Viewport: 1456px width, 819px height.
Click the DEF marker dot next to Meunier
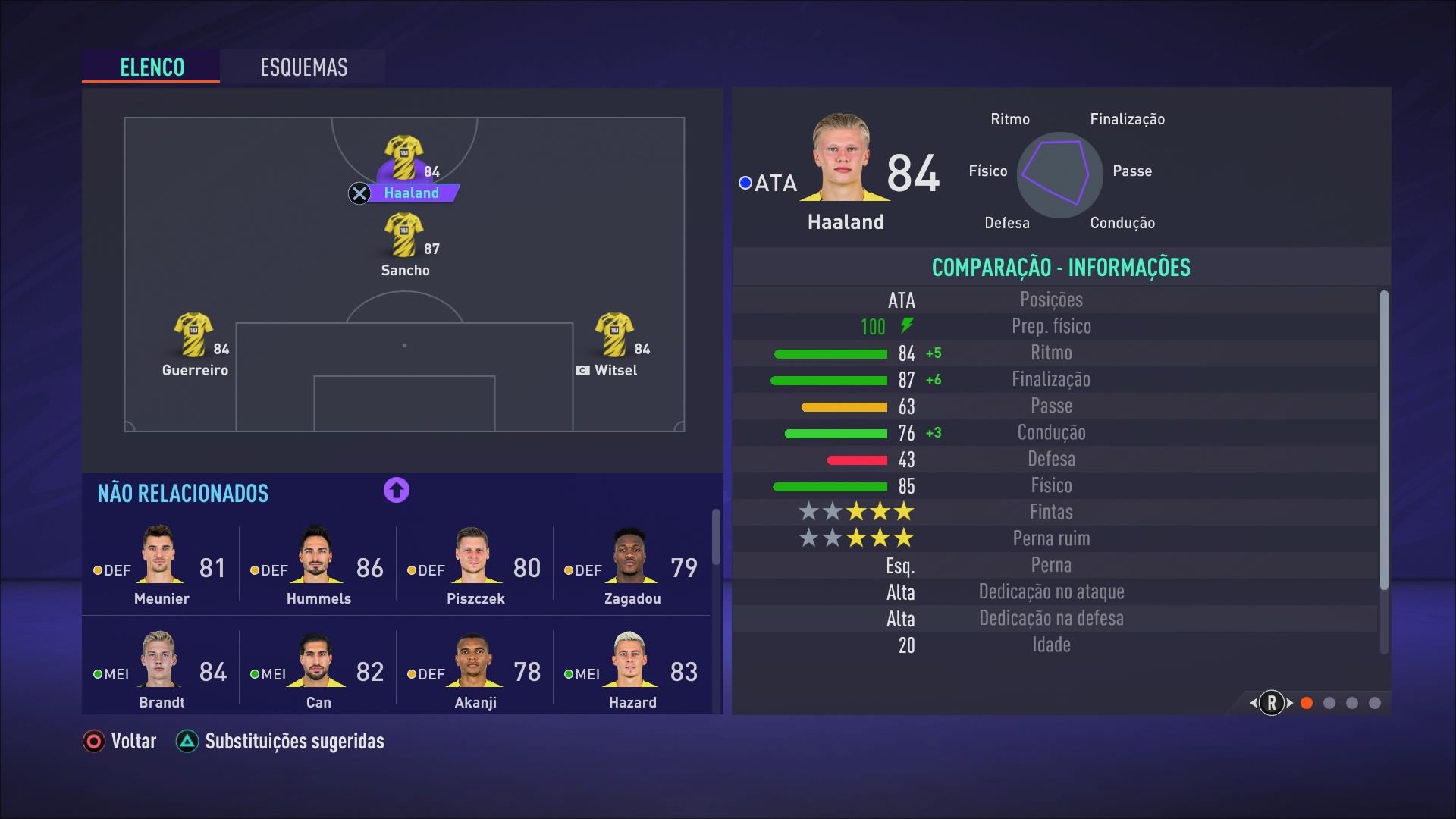coord(97,571)
